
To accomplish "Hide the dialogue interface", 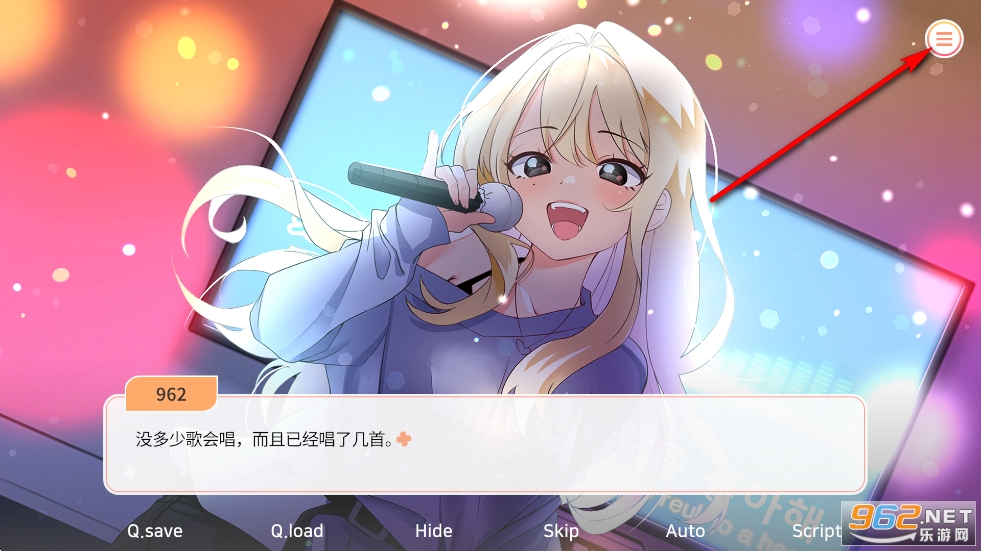I will (x=433, y=531).
